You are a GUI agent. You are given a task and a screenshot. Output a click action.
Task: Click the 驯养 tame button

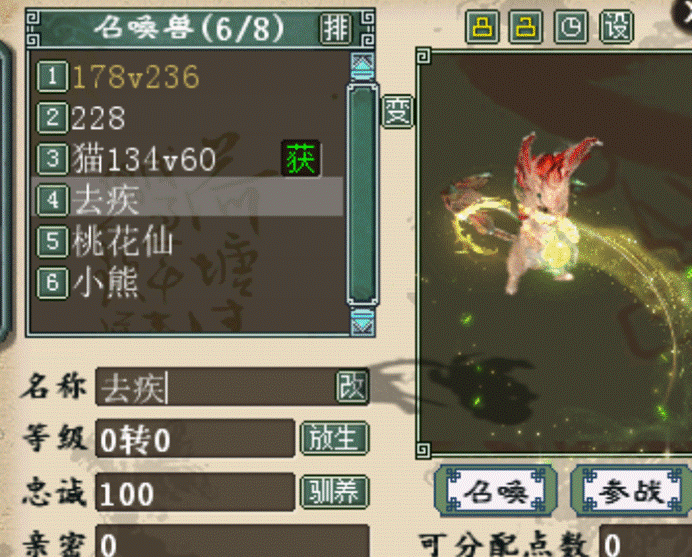(x=333, y=491)
